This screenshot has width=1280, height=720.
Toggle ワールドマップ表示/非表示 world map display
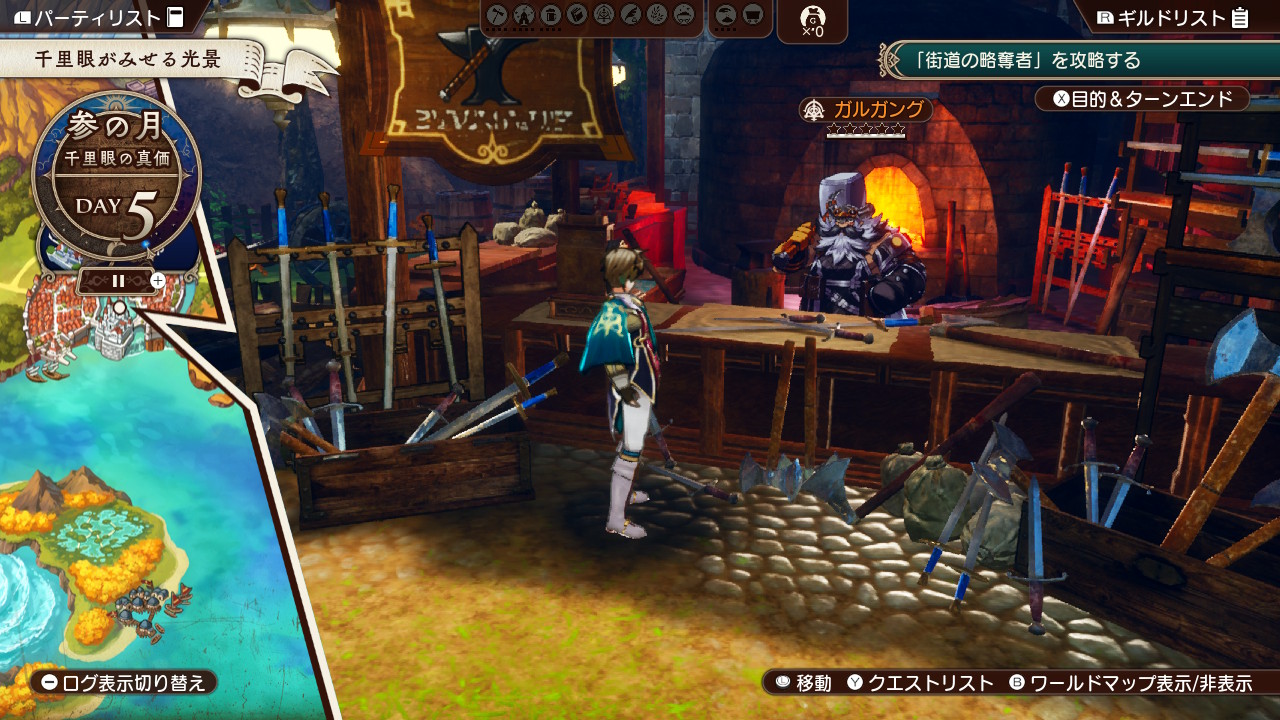point(1130,683)
